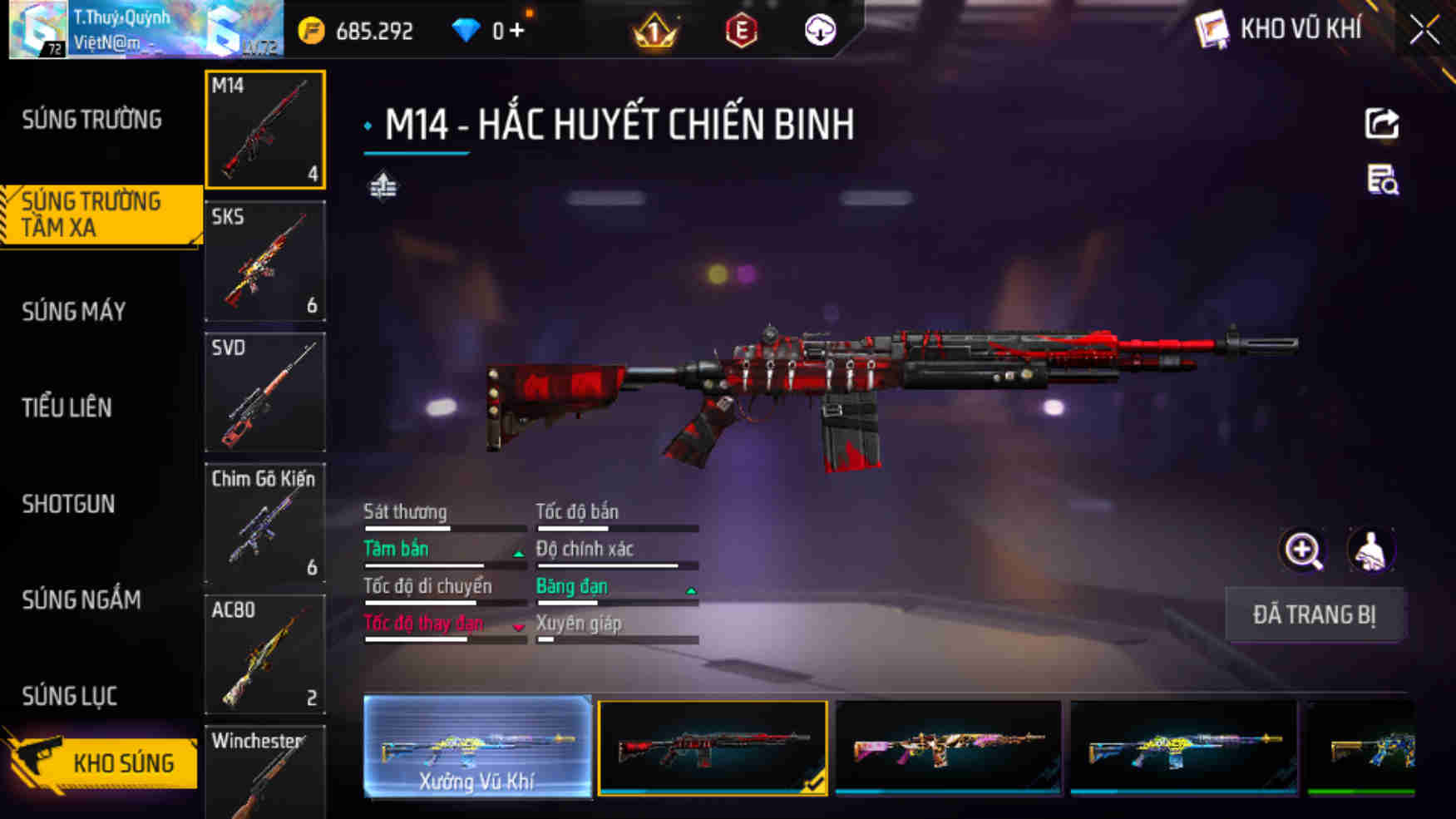This screenshot has width=1456, height=819.
Task: Select the TIỂU LIÊN category
Action: point(67,407)
